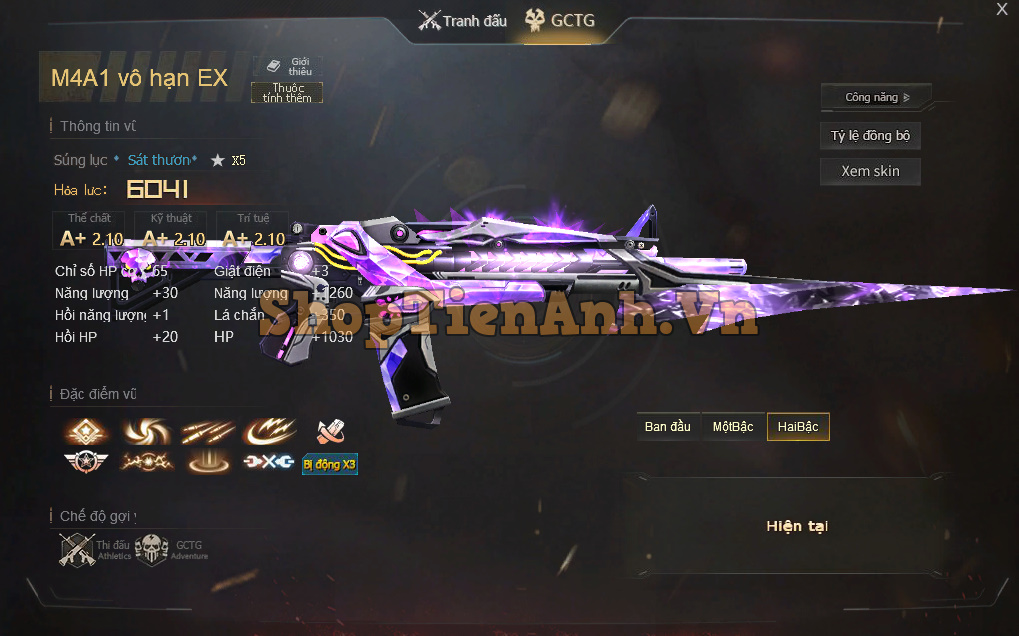
Task: Switch to the MộtBậc tier tab
Action: (x=733, y=427)
